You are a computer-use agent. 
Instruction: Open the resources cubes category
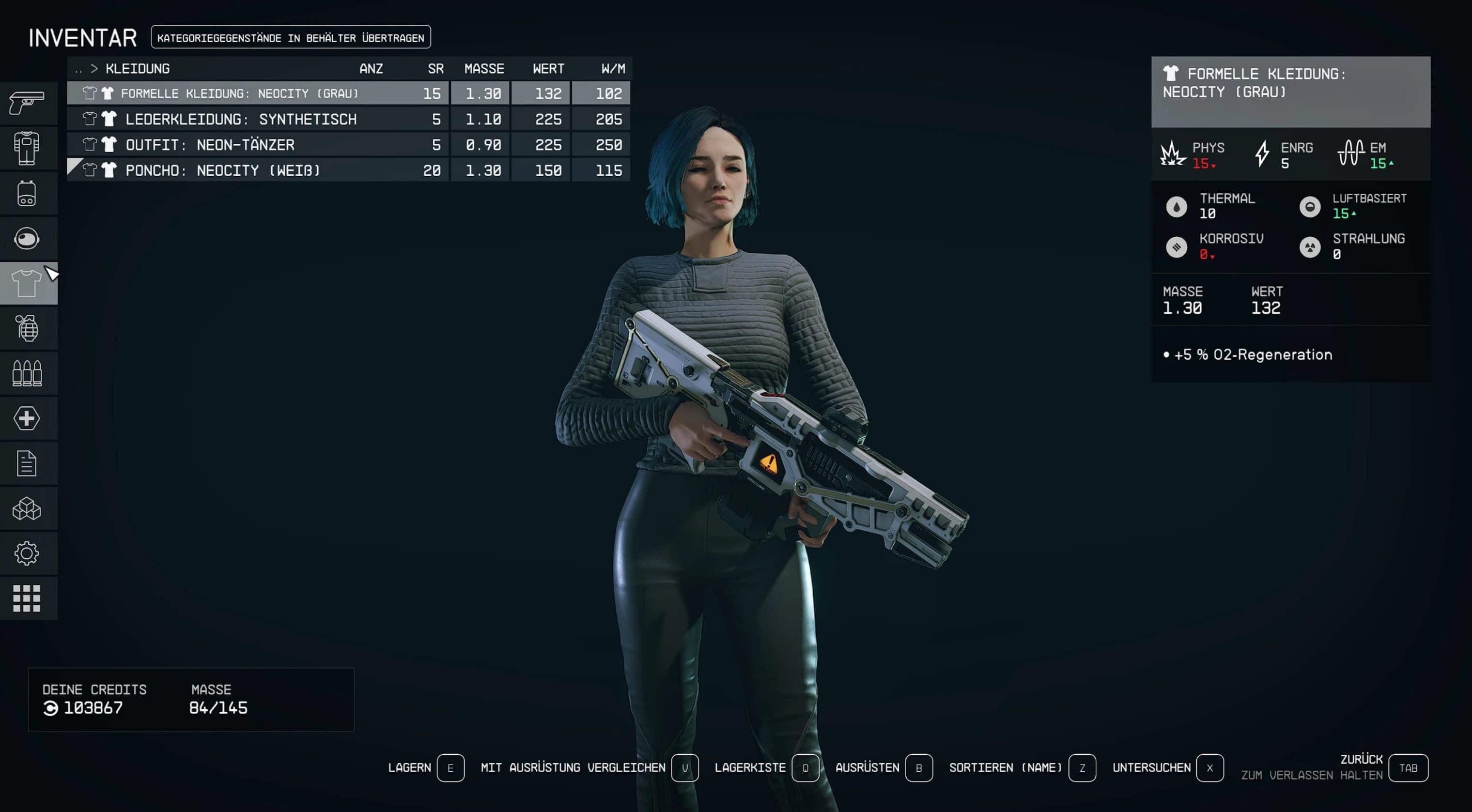pyautogui.click(x=27, y=508)
